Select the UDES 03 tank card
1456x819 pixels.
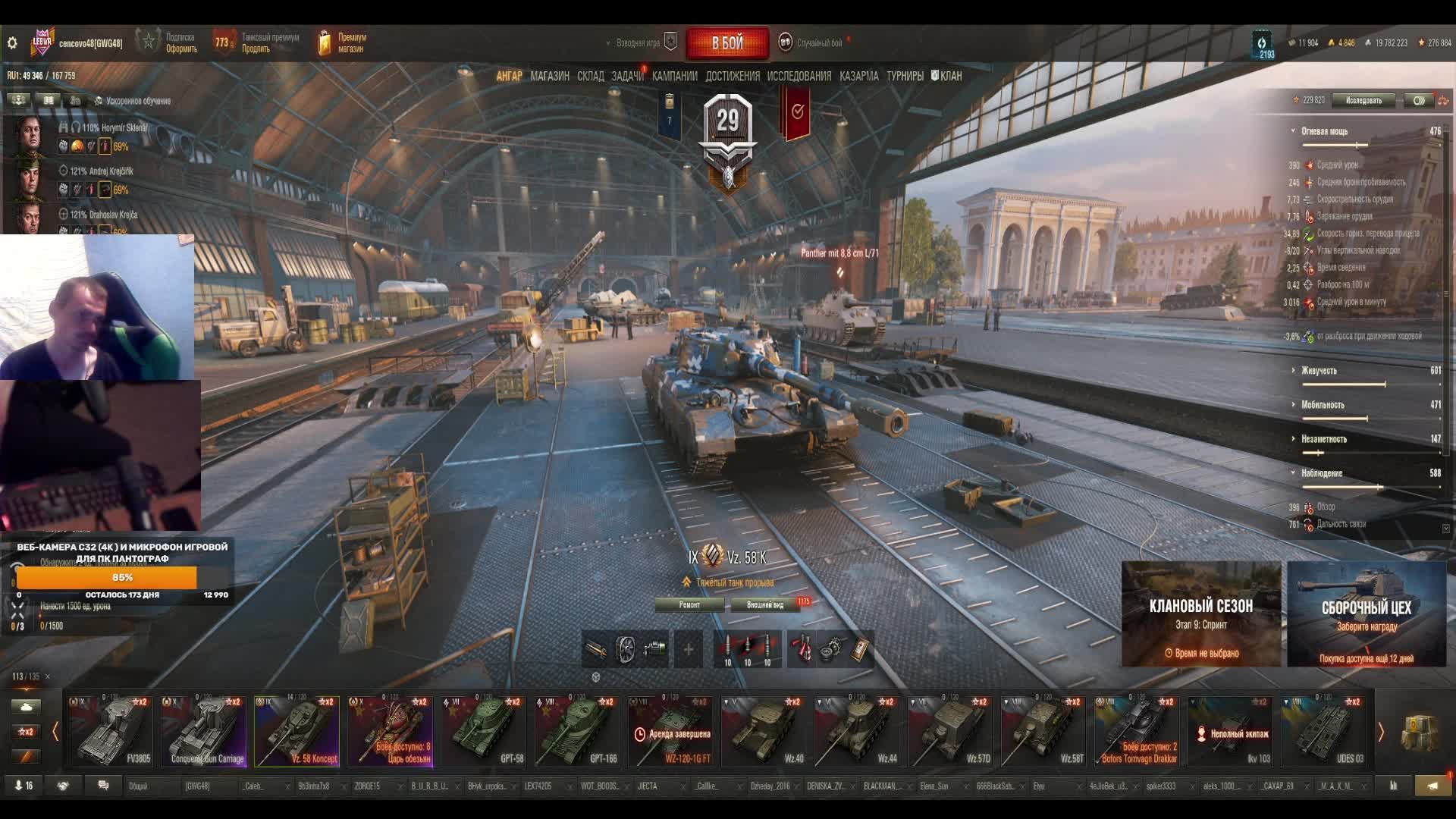click(1323, 731)
